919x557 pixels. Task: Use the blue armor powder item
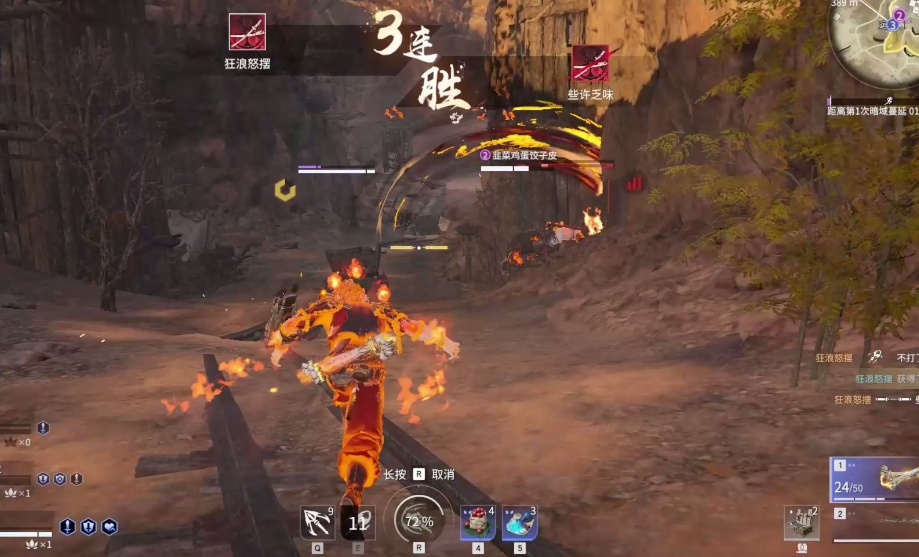pyautogui.click(x=519, y=522)
